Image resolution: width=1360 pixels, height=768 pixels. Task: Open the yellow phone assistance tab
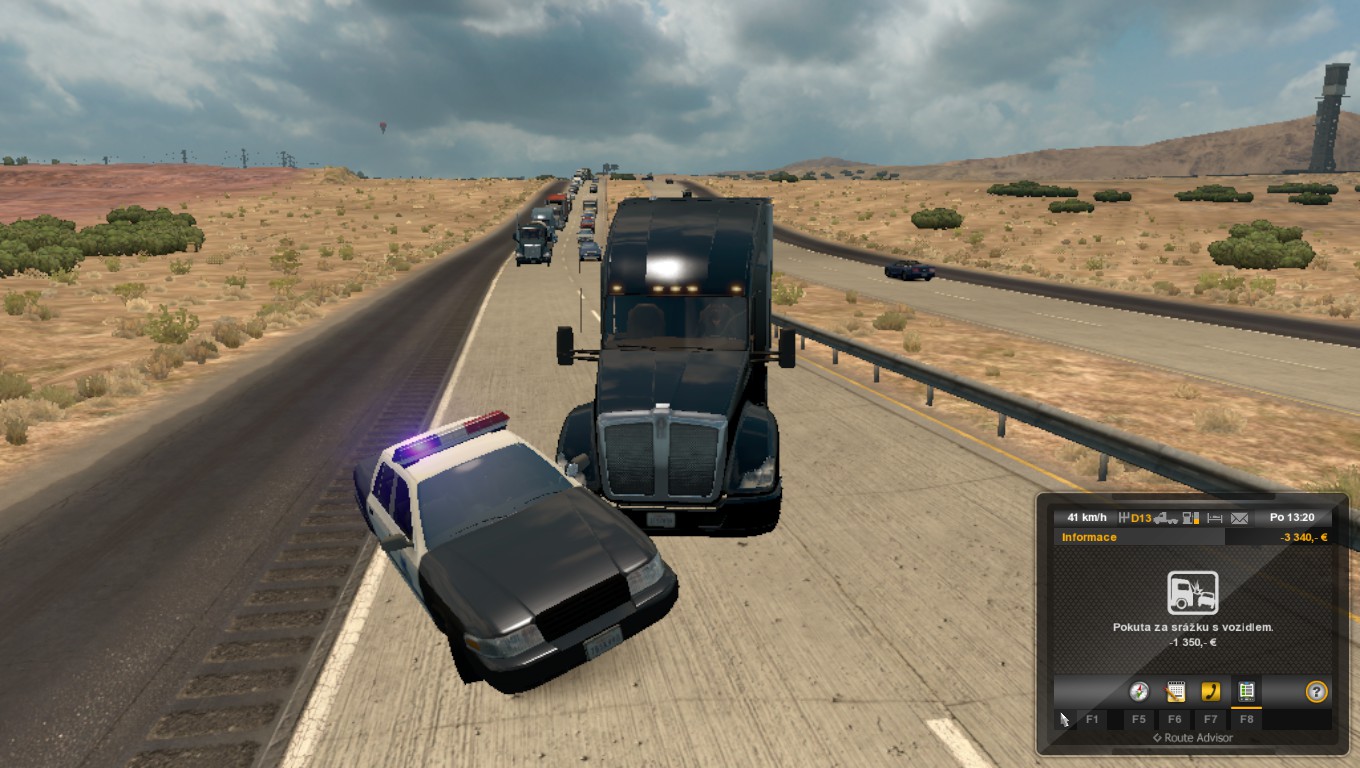click(1210, 691)
